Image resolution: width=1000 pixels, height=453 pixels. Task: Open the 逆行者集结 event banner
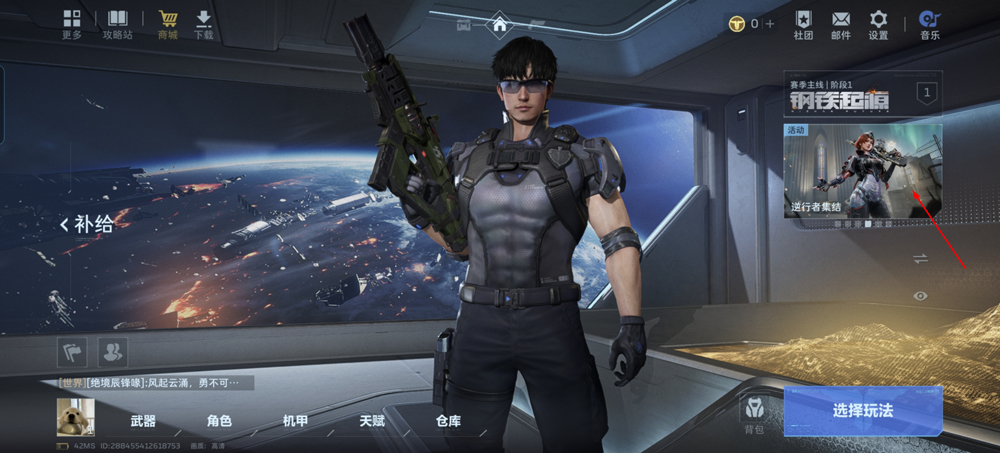click(862, 172)
